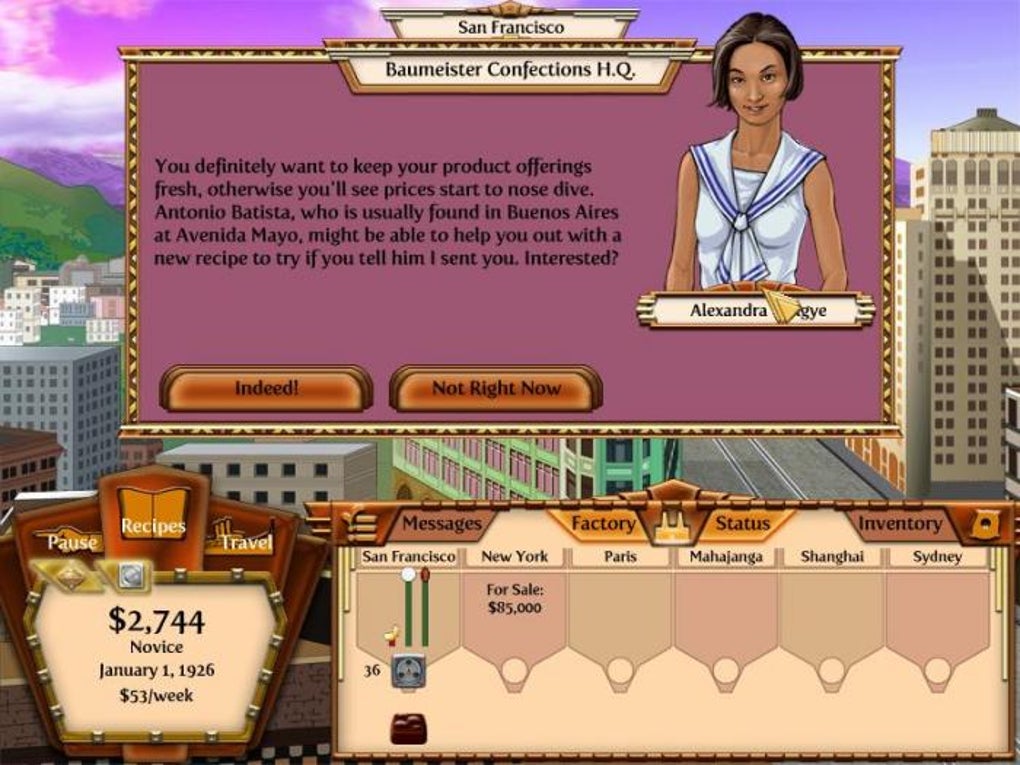This screenshot has width=1020, height=765.
Task: Open the Status tab
Action: pyautogui.click(x=742, y=523)
